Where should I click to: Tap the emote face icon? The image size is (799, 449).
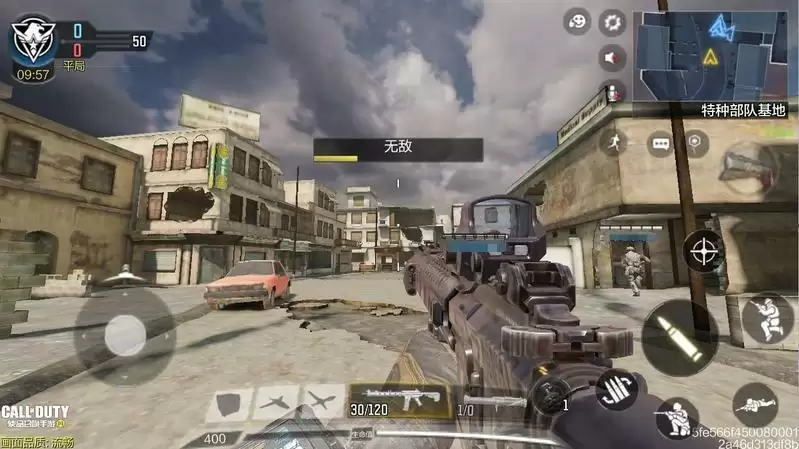pos(577,20)
